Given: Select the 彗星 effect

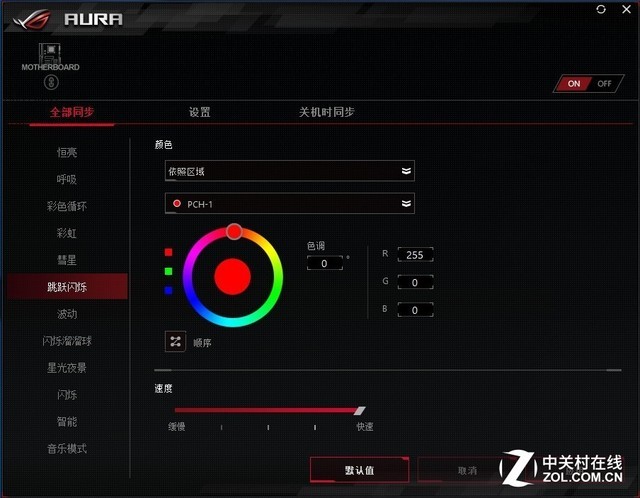Looking at the screenshot, I should tap(67, 260).
